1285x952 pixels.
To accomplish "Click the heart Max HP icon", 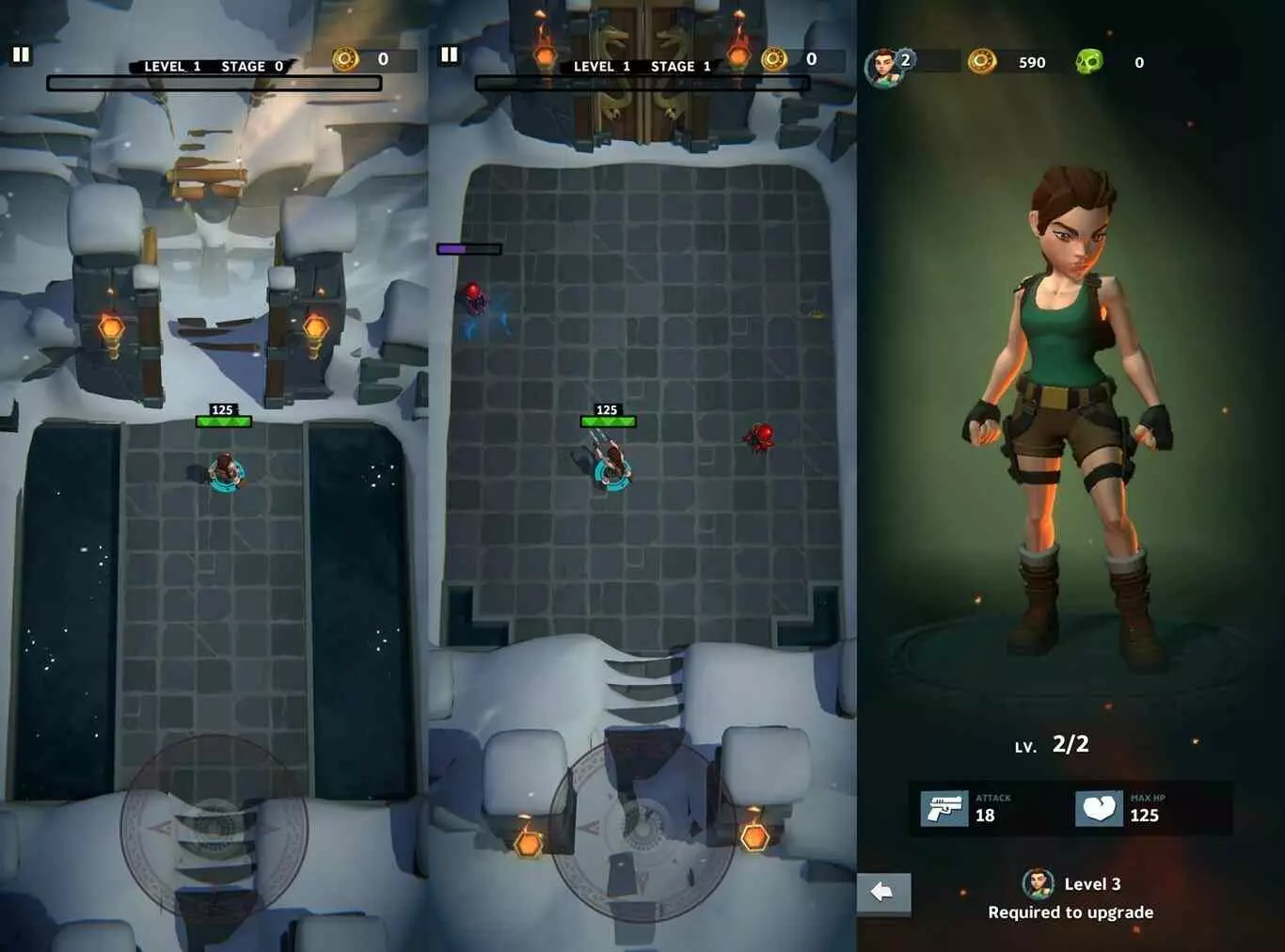I will pyautogui.click(x=1099, y=806).
